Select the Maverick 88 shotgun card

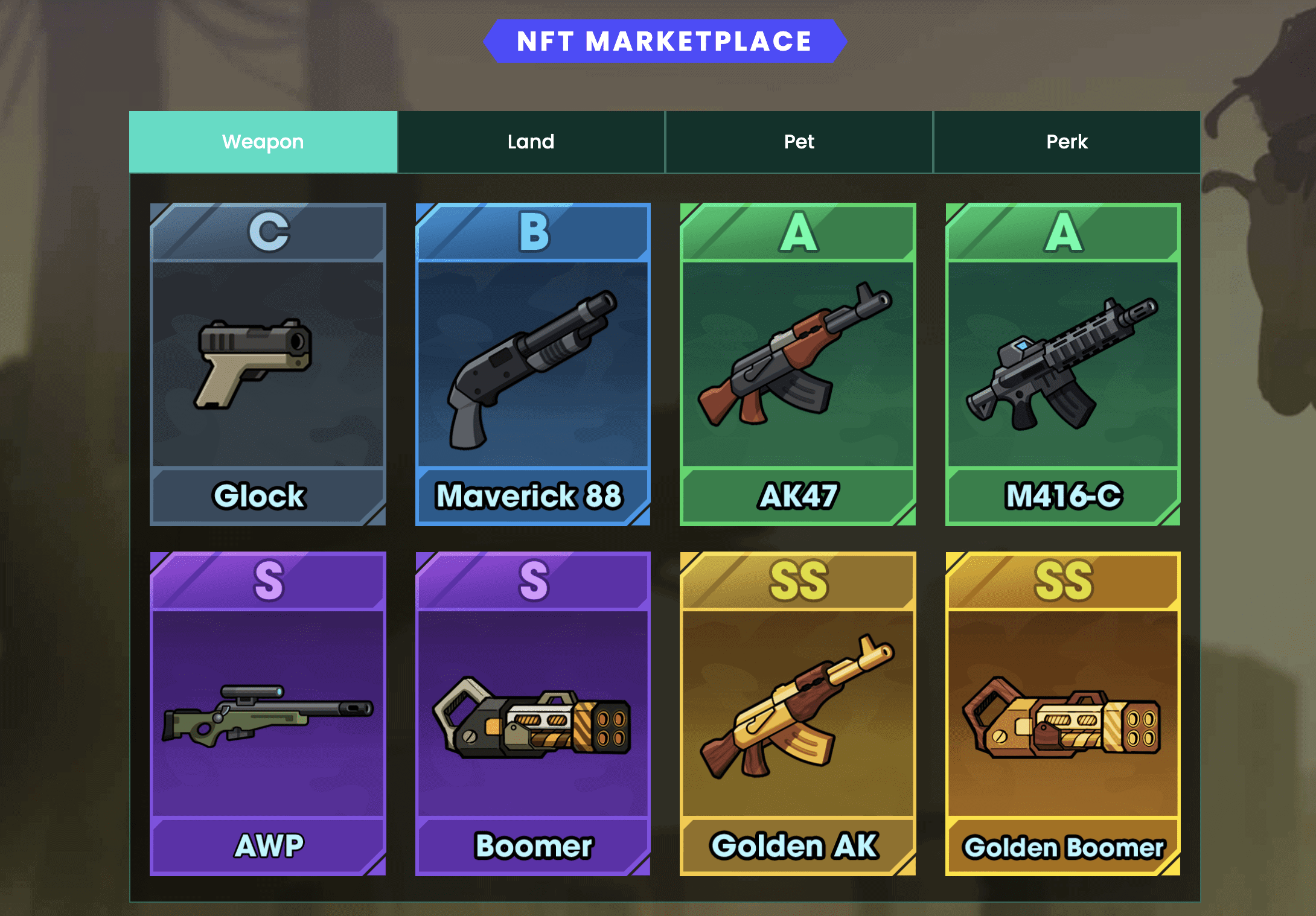pyautogui.click(x=532, y=364)
